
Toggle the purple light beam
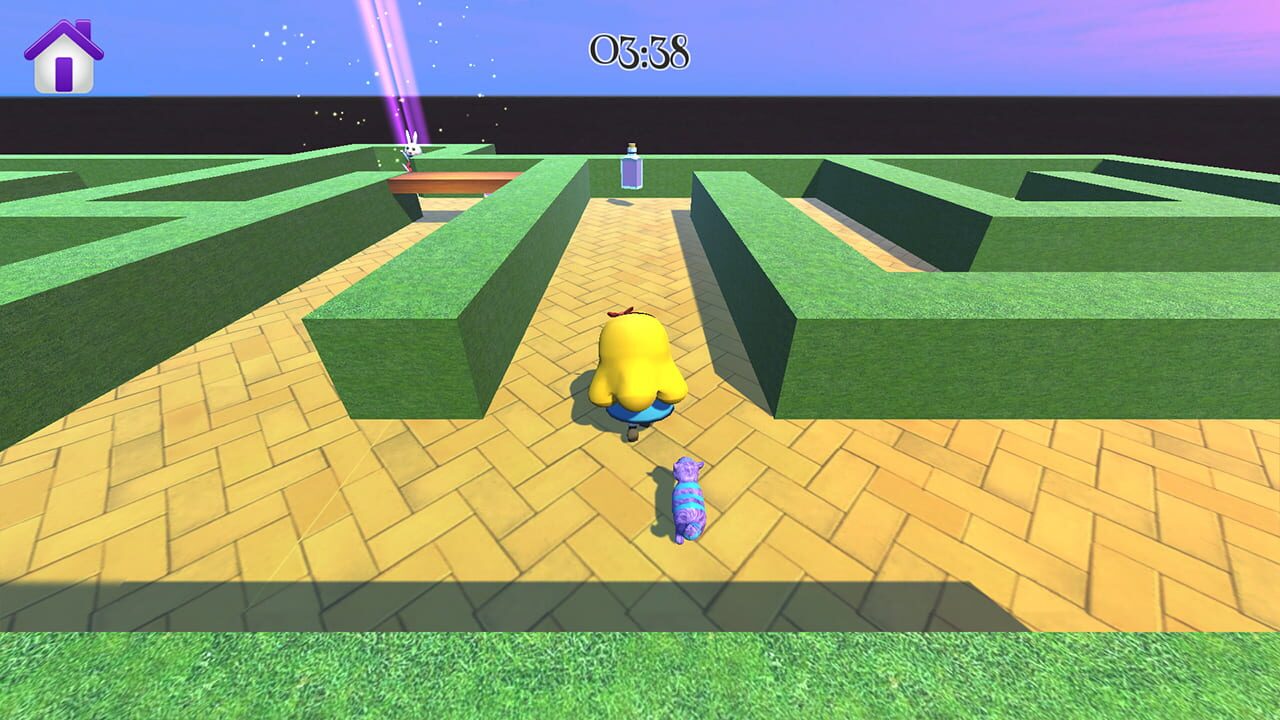(x=390, y=70)
